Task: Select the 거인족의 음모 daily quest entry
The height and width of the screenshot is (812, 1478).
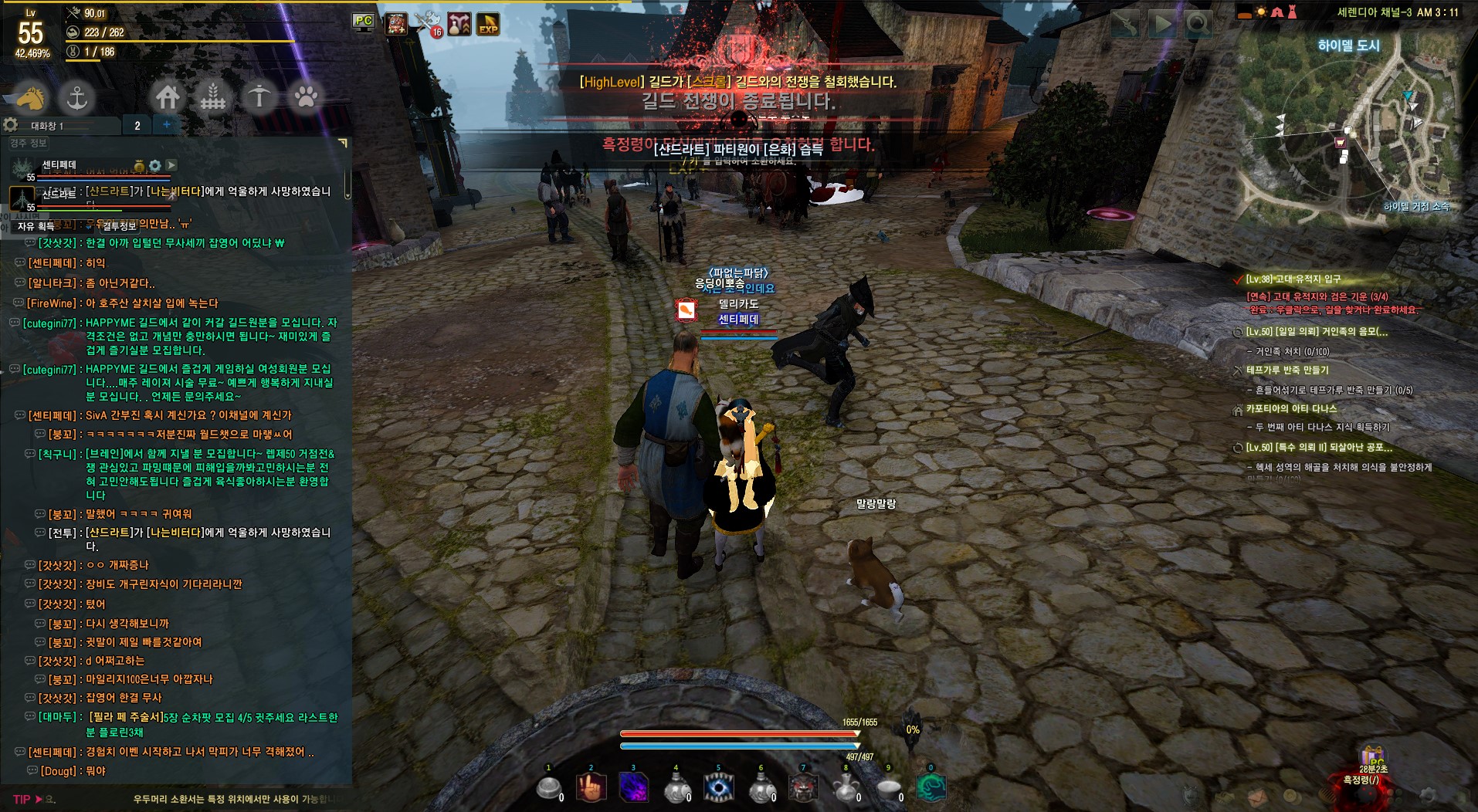Action: tap(1317, 332)
